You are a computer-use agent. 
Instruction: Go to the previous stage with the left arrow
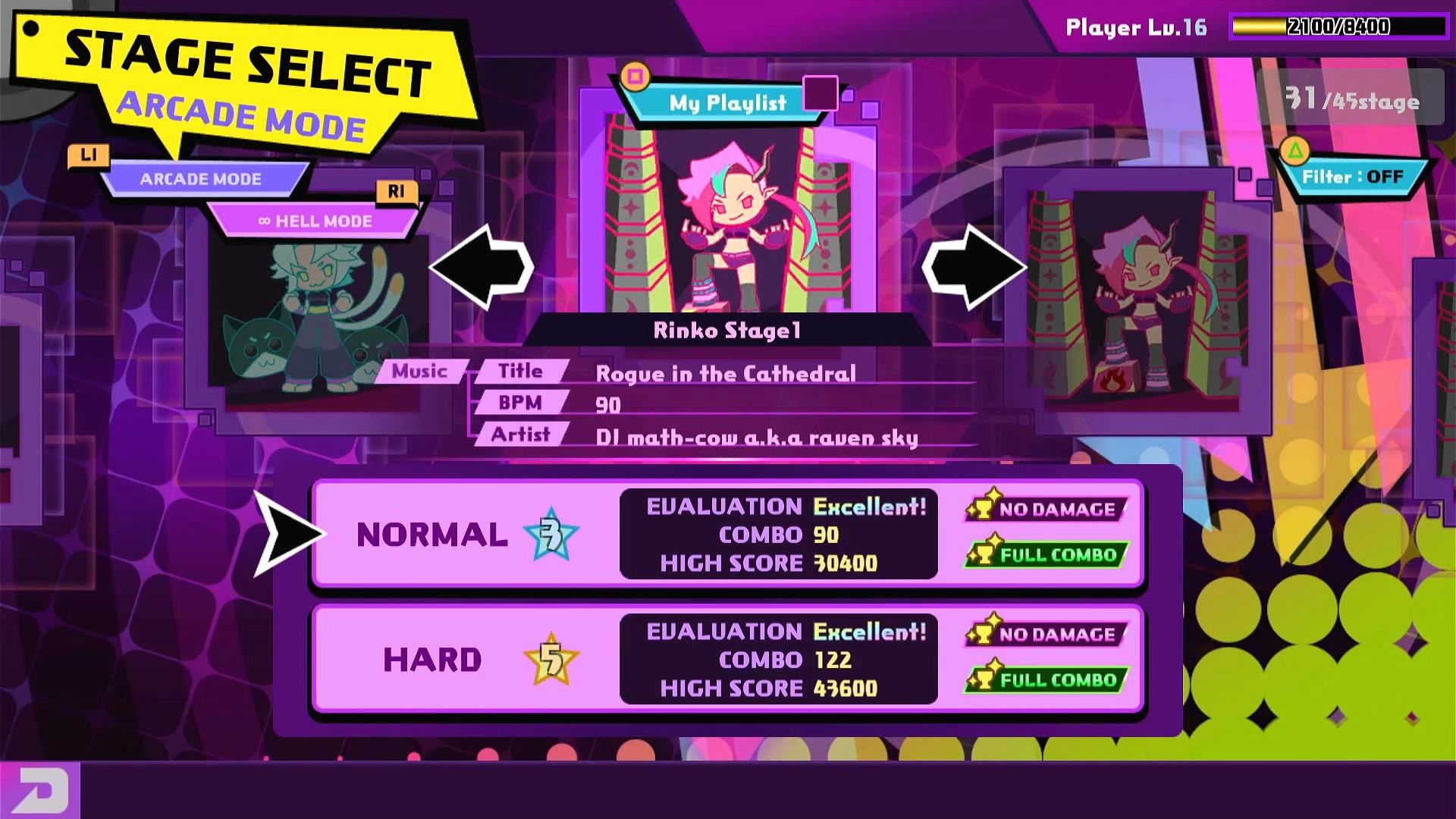(x=482, y=267)
